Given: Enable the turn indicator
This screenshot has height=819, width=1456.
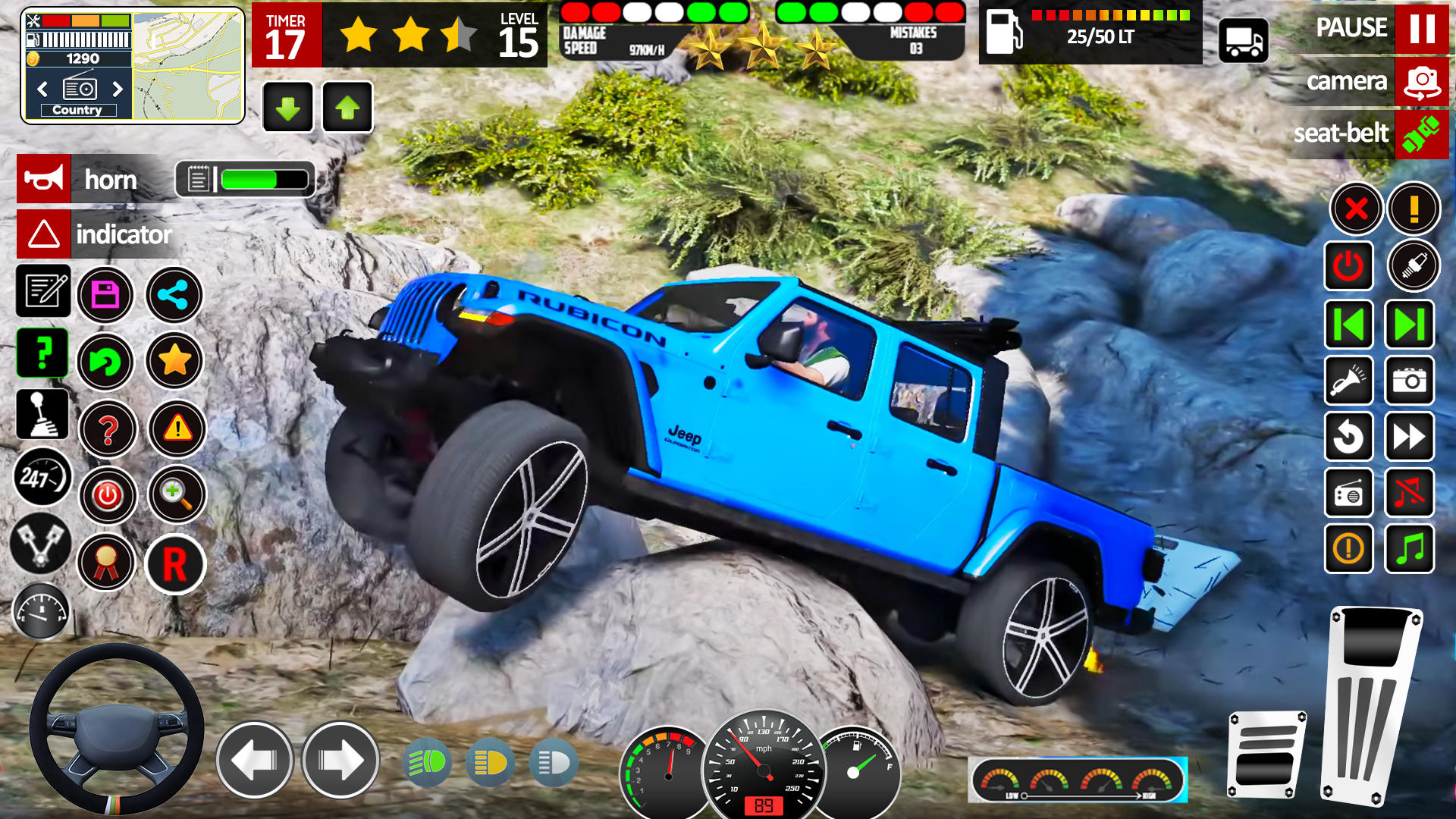Looking at the screenshot, I should [42, 234].
